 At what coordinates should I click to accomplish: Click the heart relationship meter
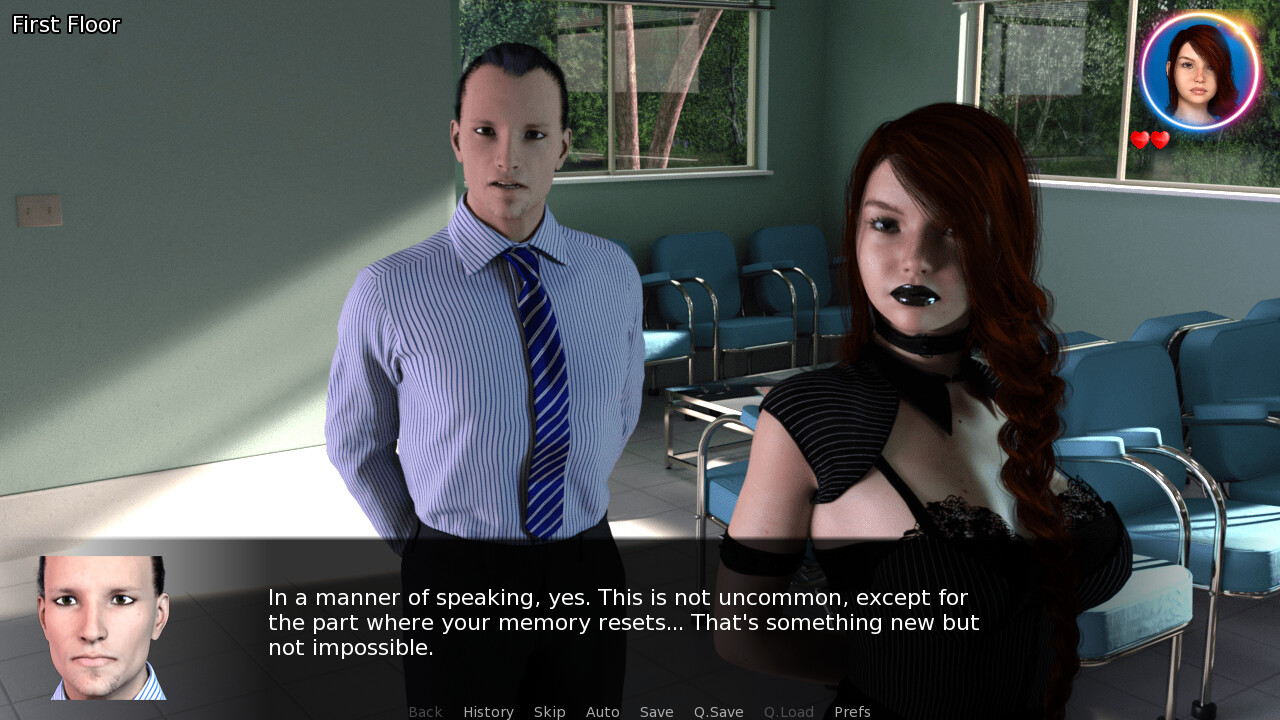point(1148,141)
